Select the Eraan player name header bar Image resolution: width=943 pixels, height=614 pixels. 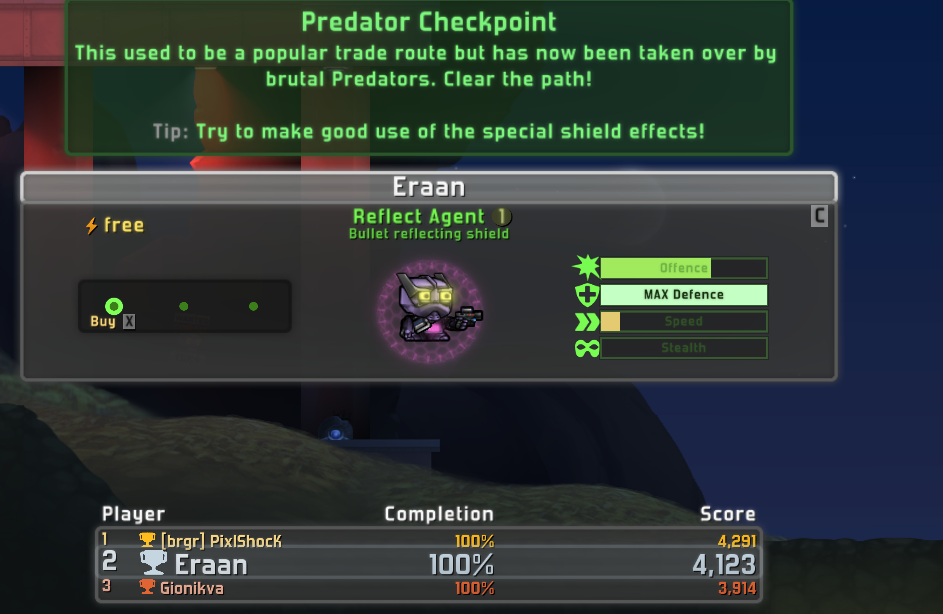coord(428,187)
